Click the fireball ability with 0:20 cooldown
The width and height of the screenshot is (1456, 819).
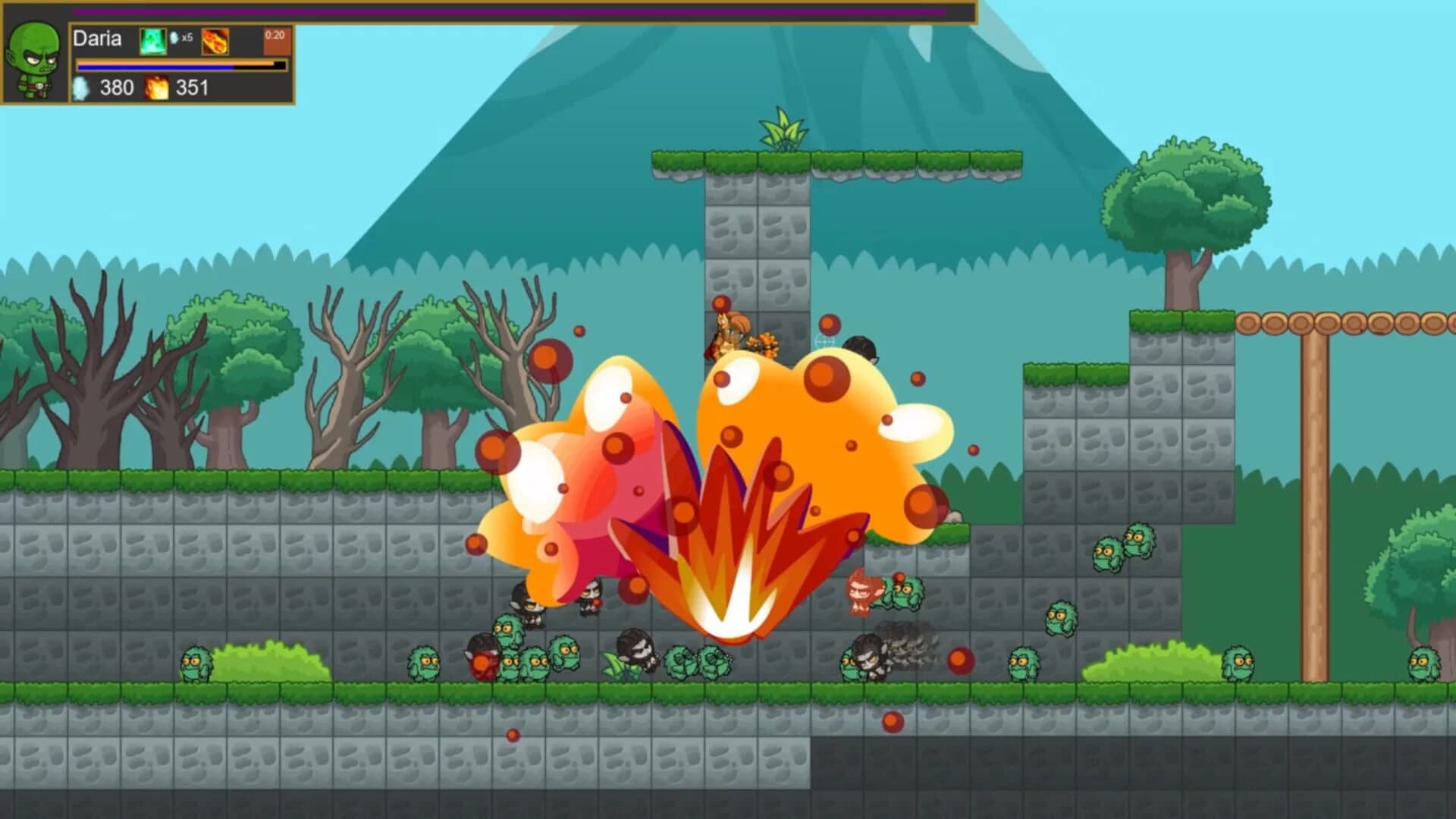coord(215,40)
